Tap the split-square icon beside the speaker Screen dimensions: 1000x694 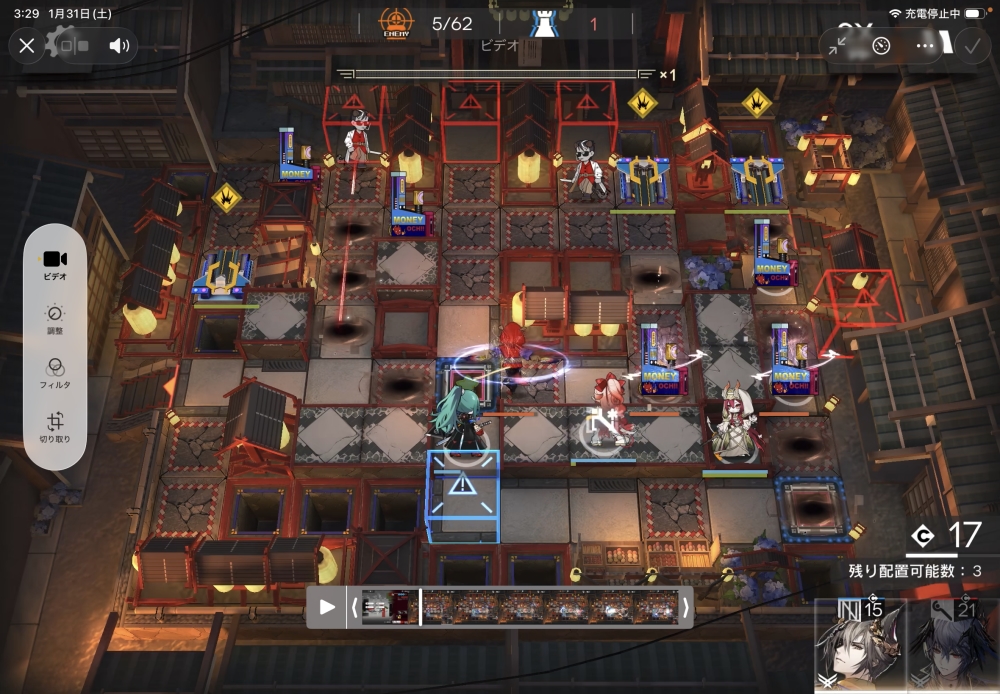click(x=74, y=45)
